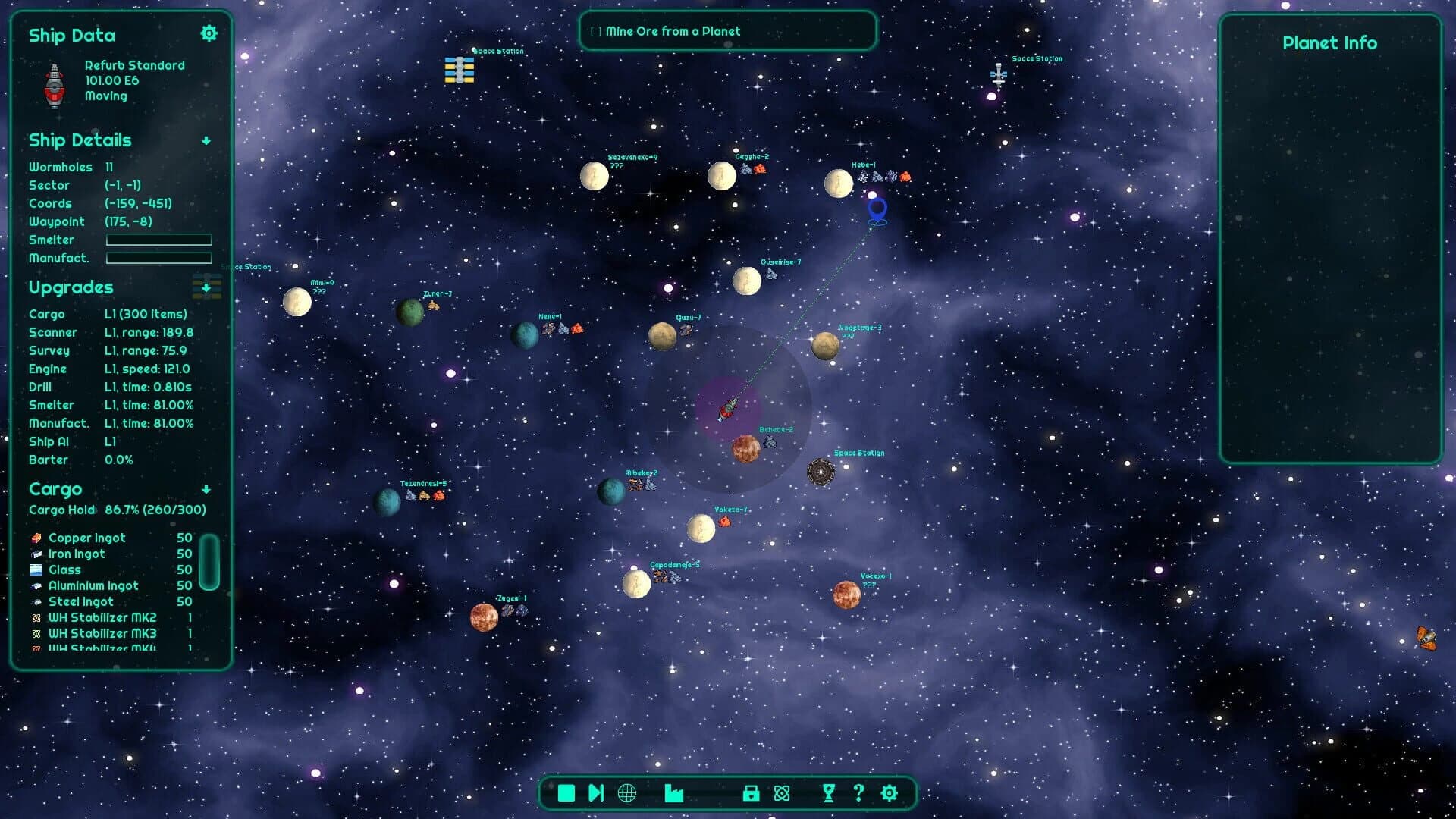Open help with the question mark icon
This screenshot has width=1456, height=819.
click(859, 793)
